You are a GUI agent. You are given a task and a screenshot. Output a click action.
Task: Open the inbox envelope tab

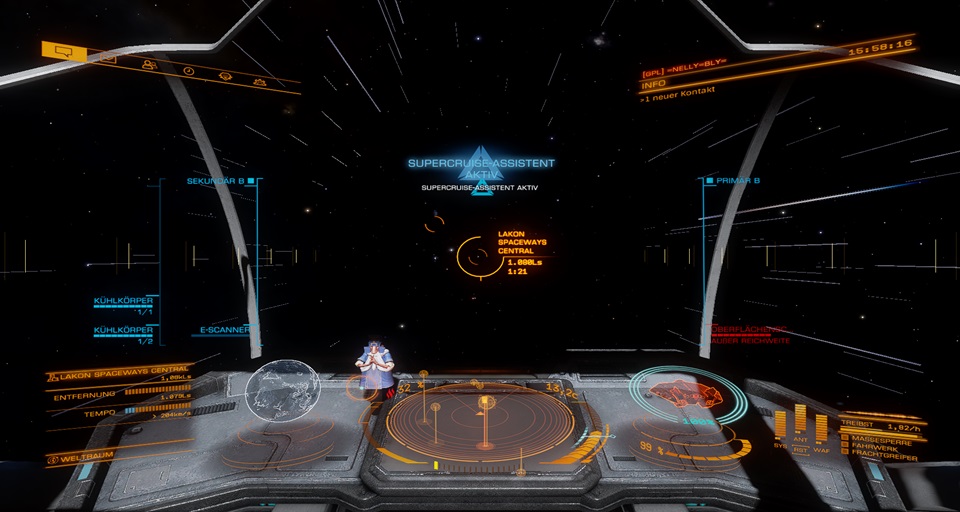pyautogui.click(x=108, y=58)
